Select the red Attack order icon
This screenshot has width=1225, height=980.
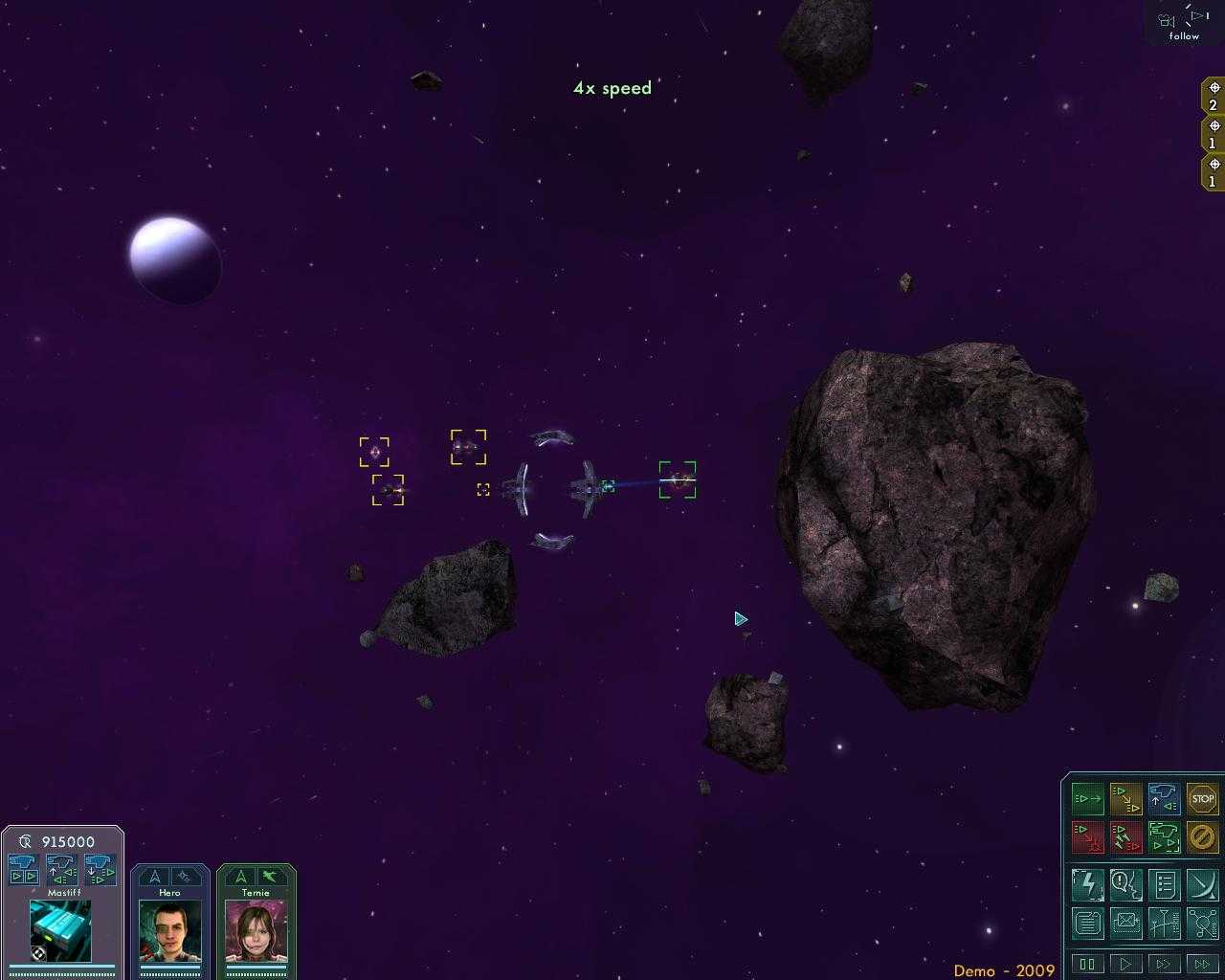(x=1087, y=836)
